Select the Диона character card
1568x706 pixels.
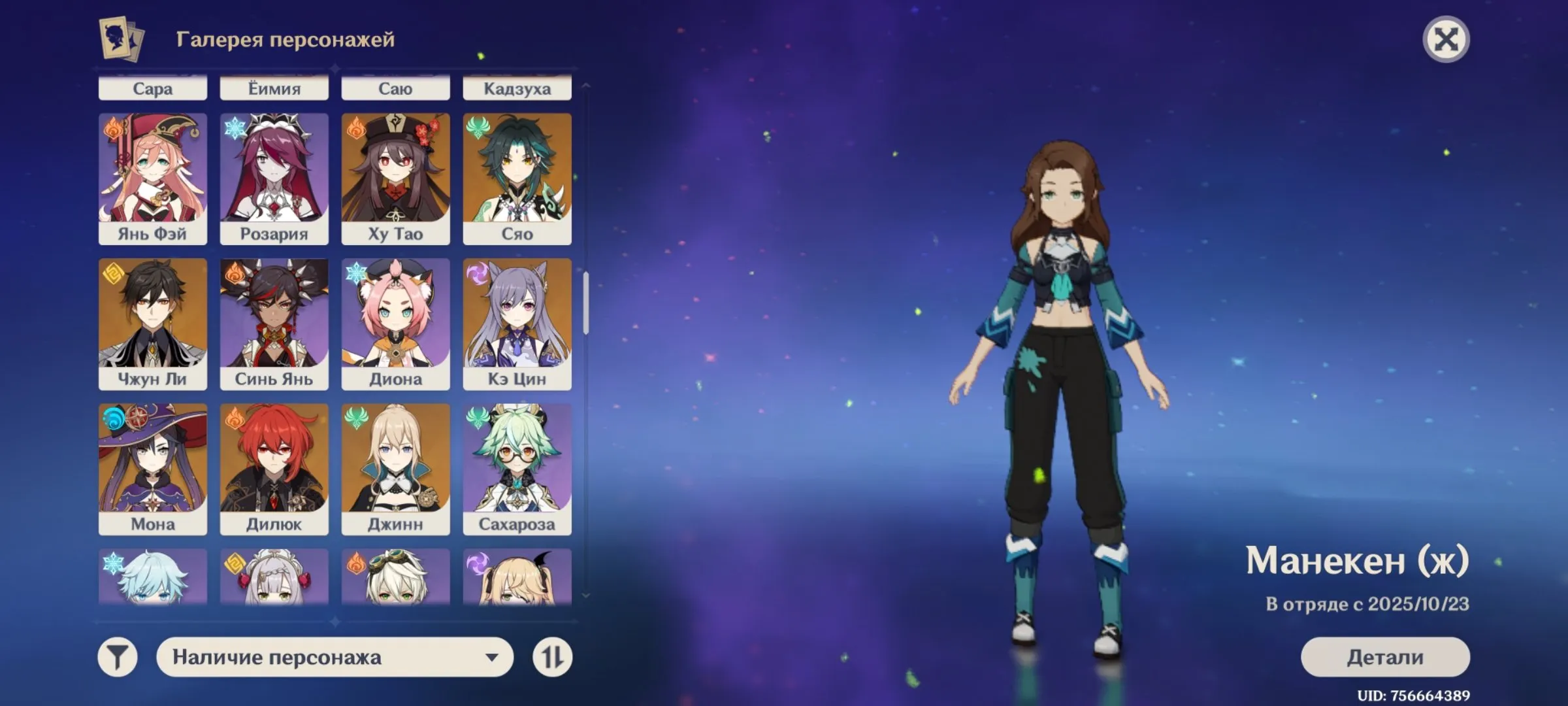(396, 324)
